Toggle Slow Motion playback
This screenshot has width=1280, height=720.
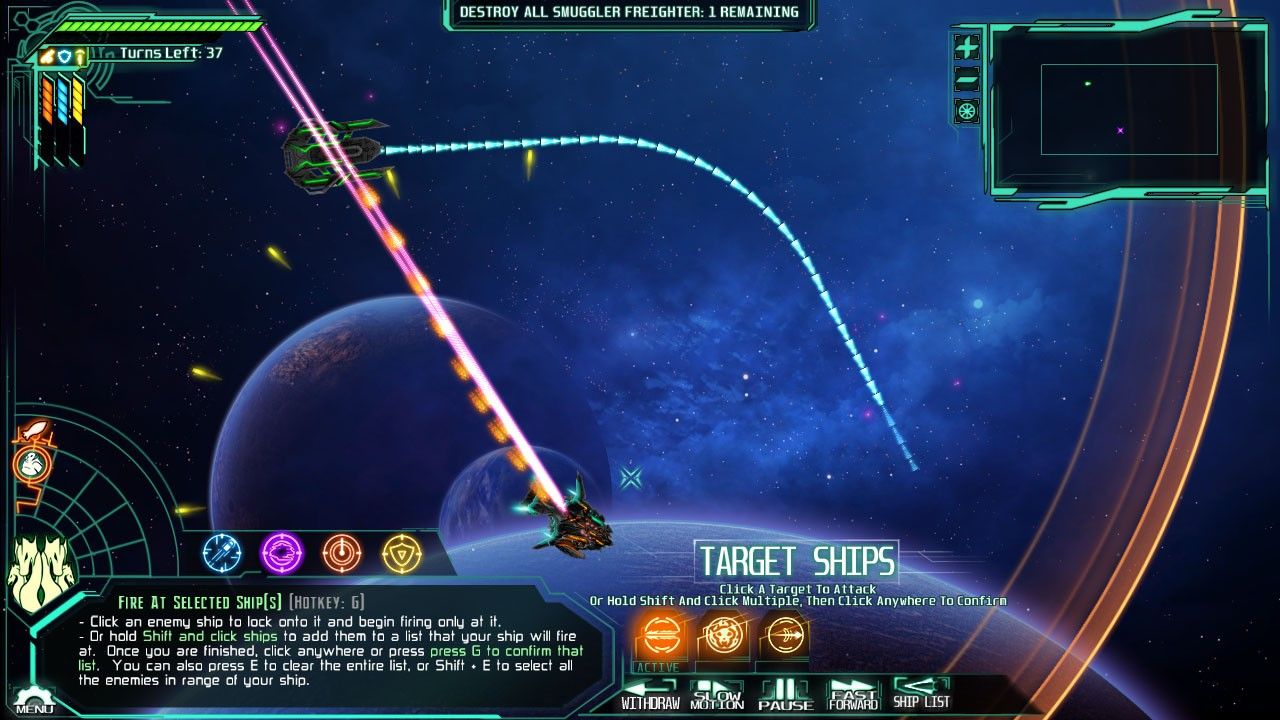[x=717, y=694]
